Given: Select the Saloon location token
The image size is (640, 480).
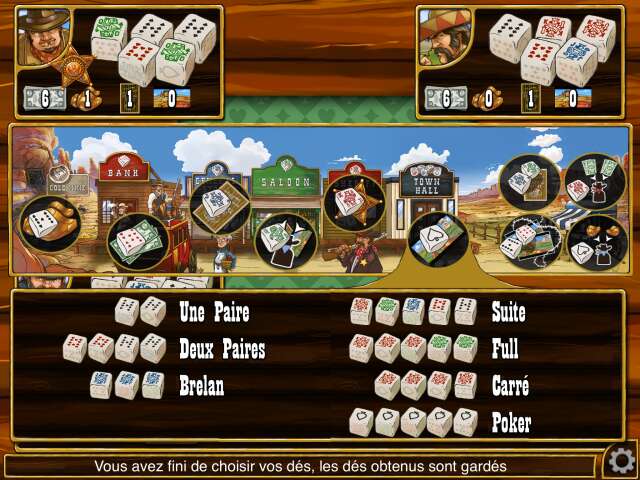Looking at the screenshot, I should coord(284,239).
